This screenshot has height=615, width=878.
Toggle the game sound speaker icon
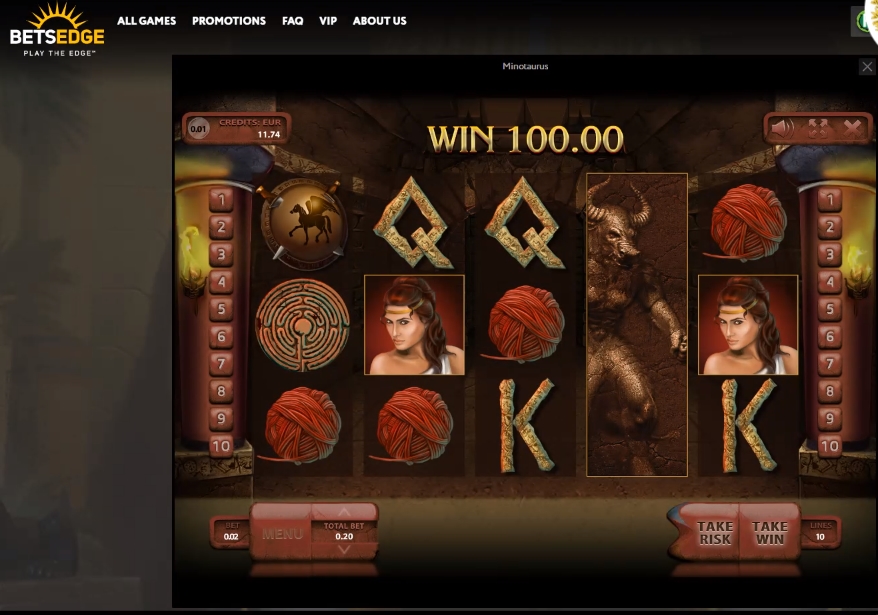[783, 127]
